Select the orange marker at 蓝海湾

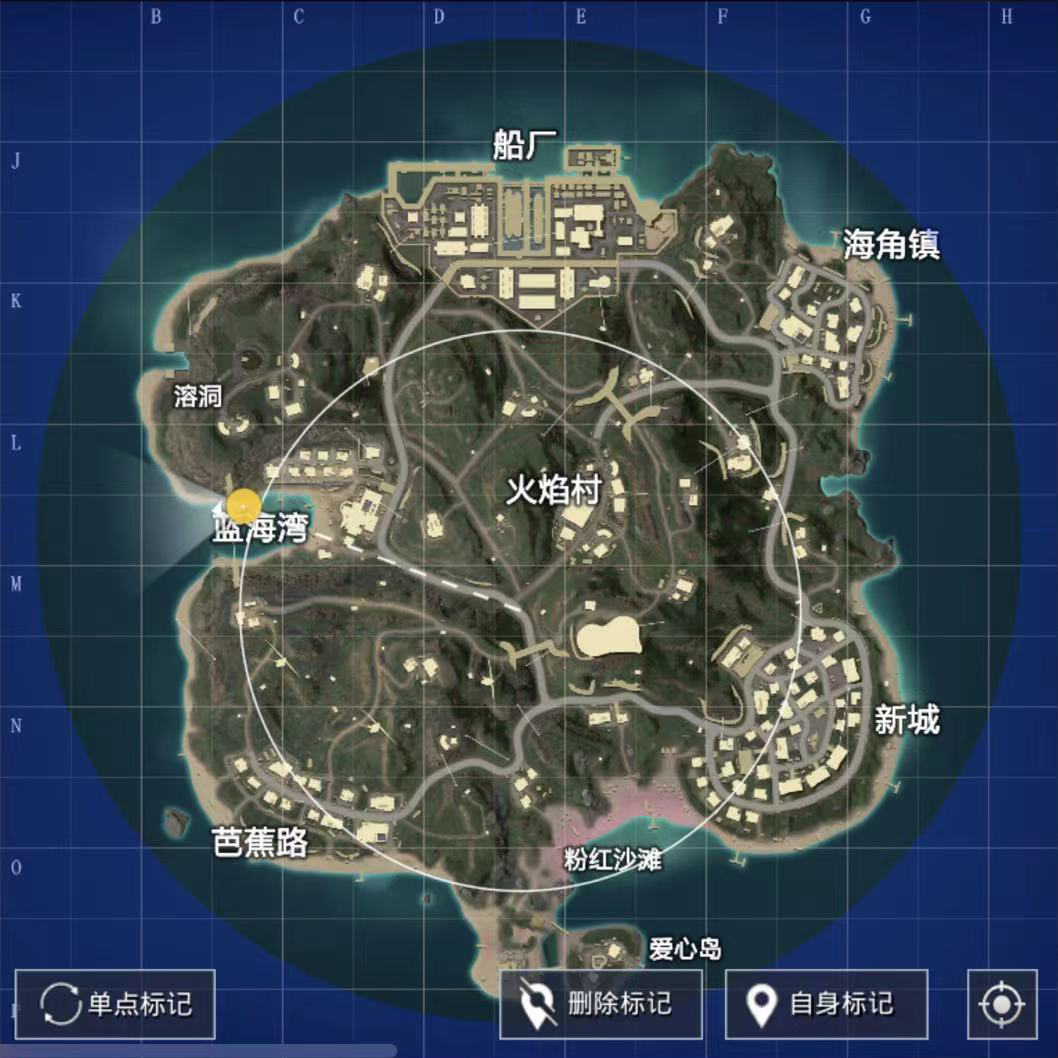(x=243, y=506)
